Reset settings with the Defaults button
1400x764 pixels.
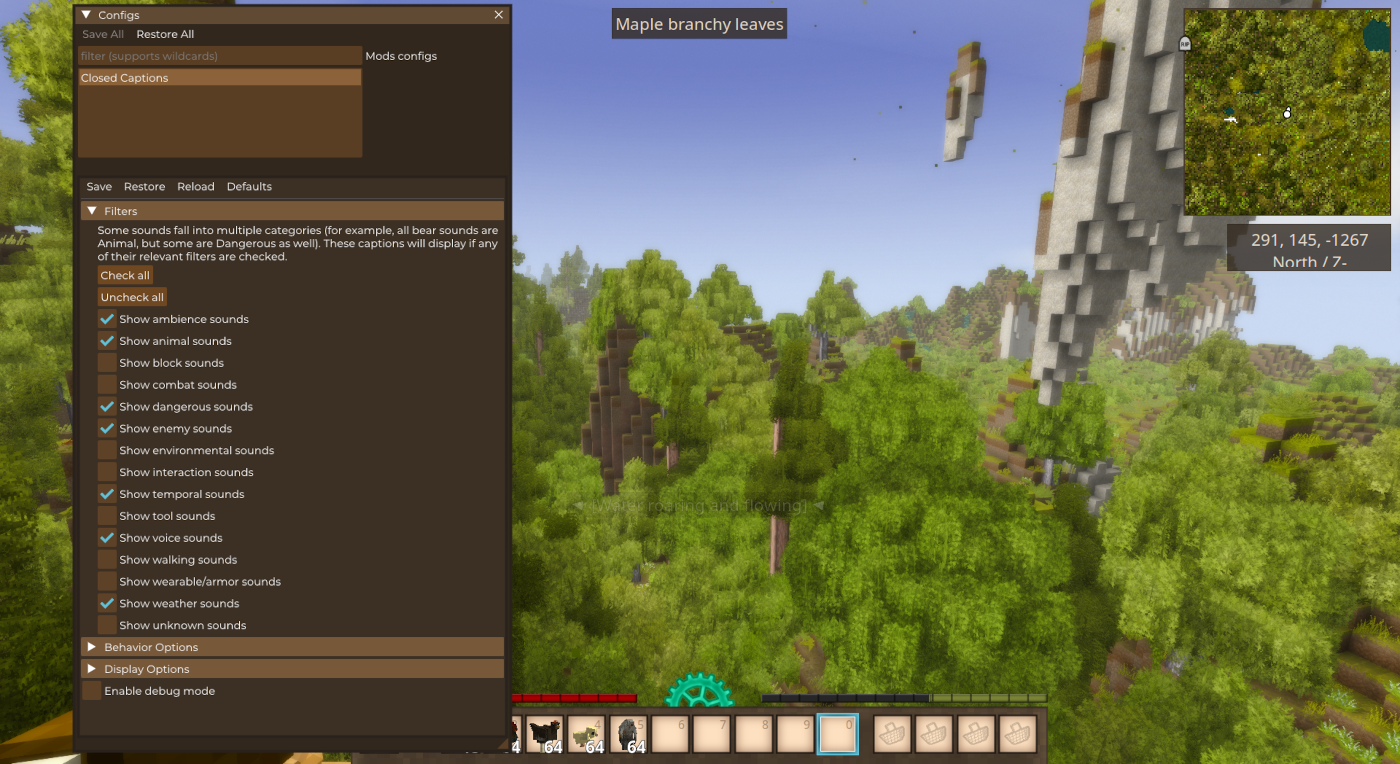tap(249, 187)
